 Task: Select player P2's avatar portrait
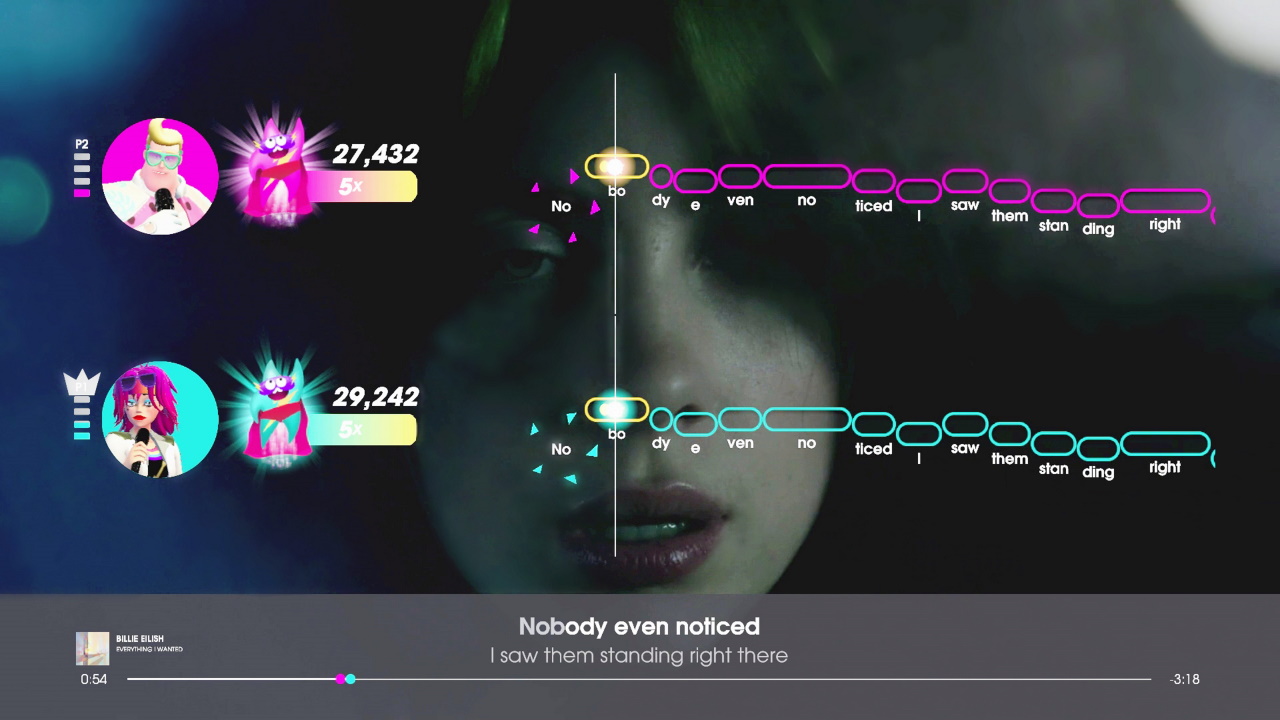pyautogui.click(x=160, y=175)
